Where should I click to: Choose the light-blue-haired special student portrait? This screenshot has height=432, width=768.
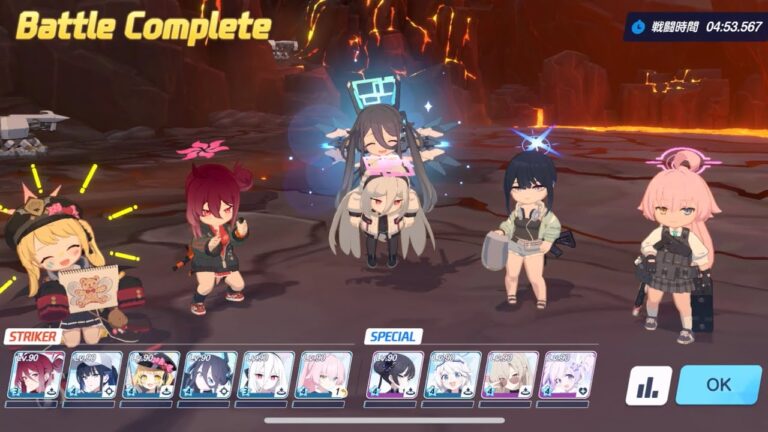pyautogui.click(x=454, y=376)
